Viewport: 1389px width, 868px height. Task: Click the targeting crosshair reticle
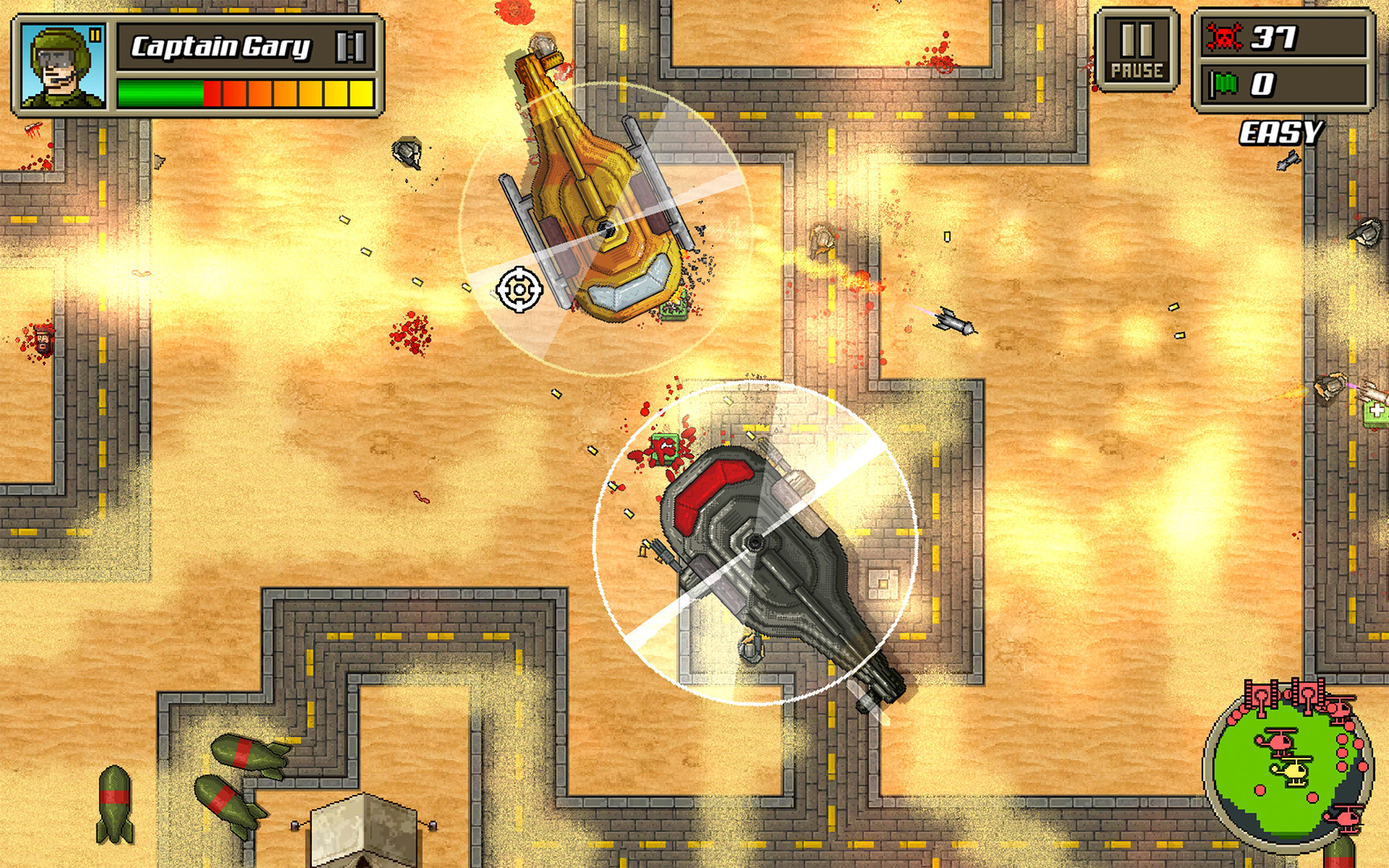(519, 291)
